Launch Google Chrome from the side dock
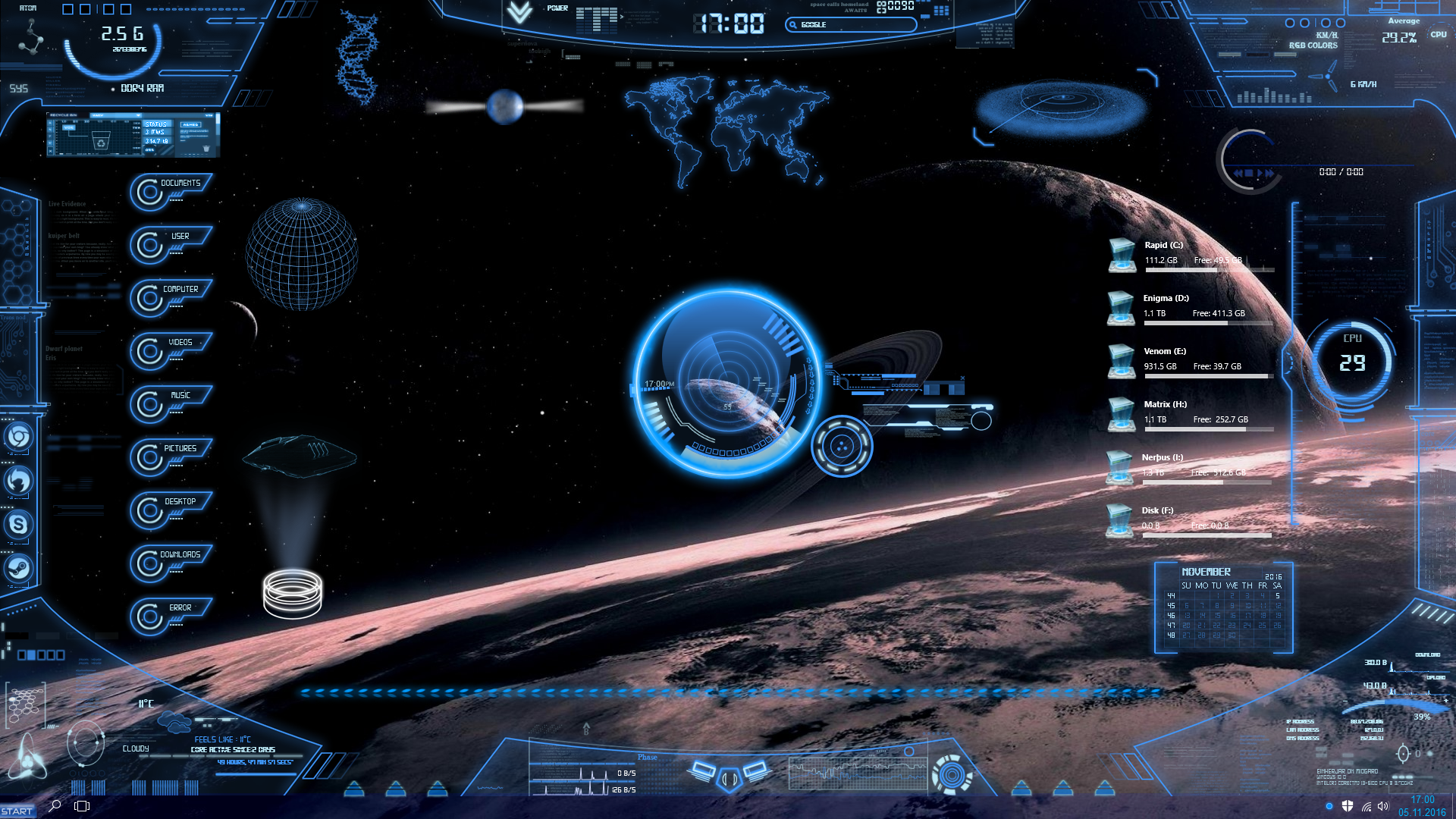Screen dimensions: 1456x819 click(18, 437)
